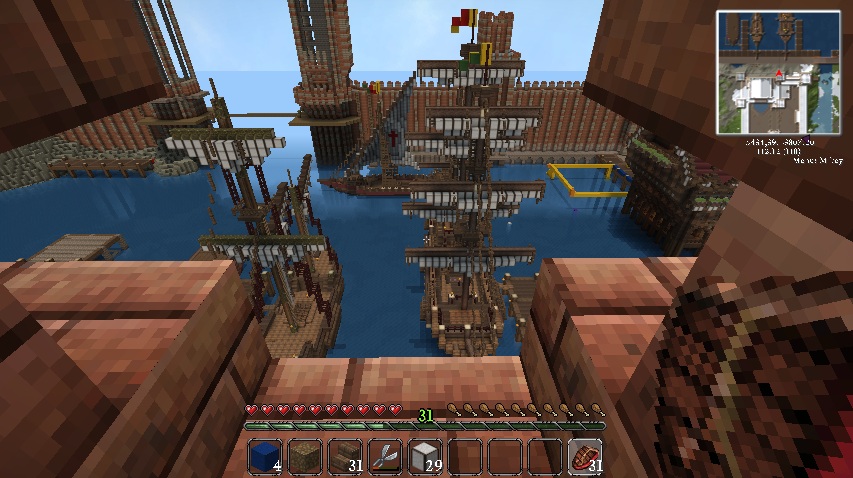The height and width of the screenshot is (478, 853).
Task: Select the brown dirt-like block slot
Action: point(305,456)
